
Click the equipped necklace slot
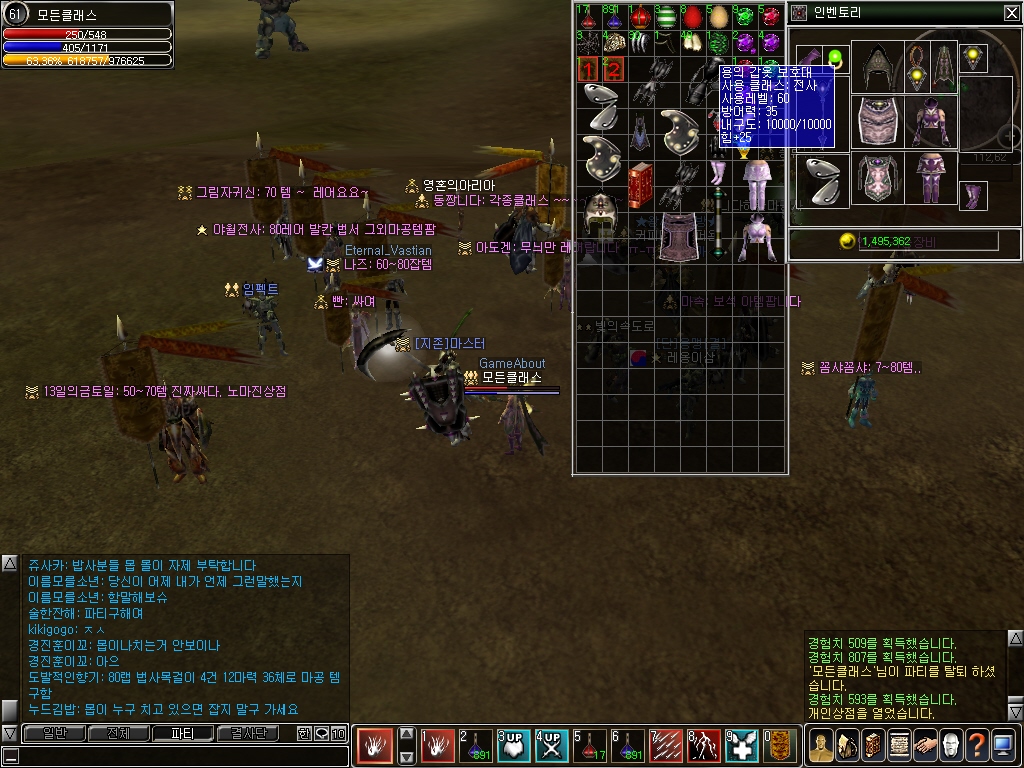(x=918, y=66)
